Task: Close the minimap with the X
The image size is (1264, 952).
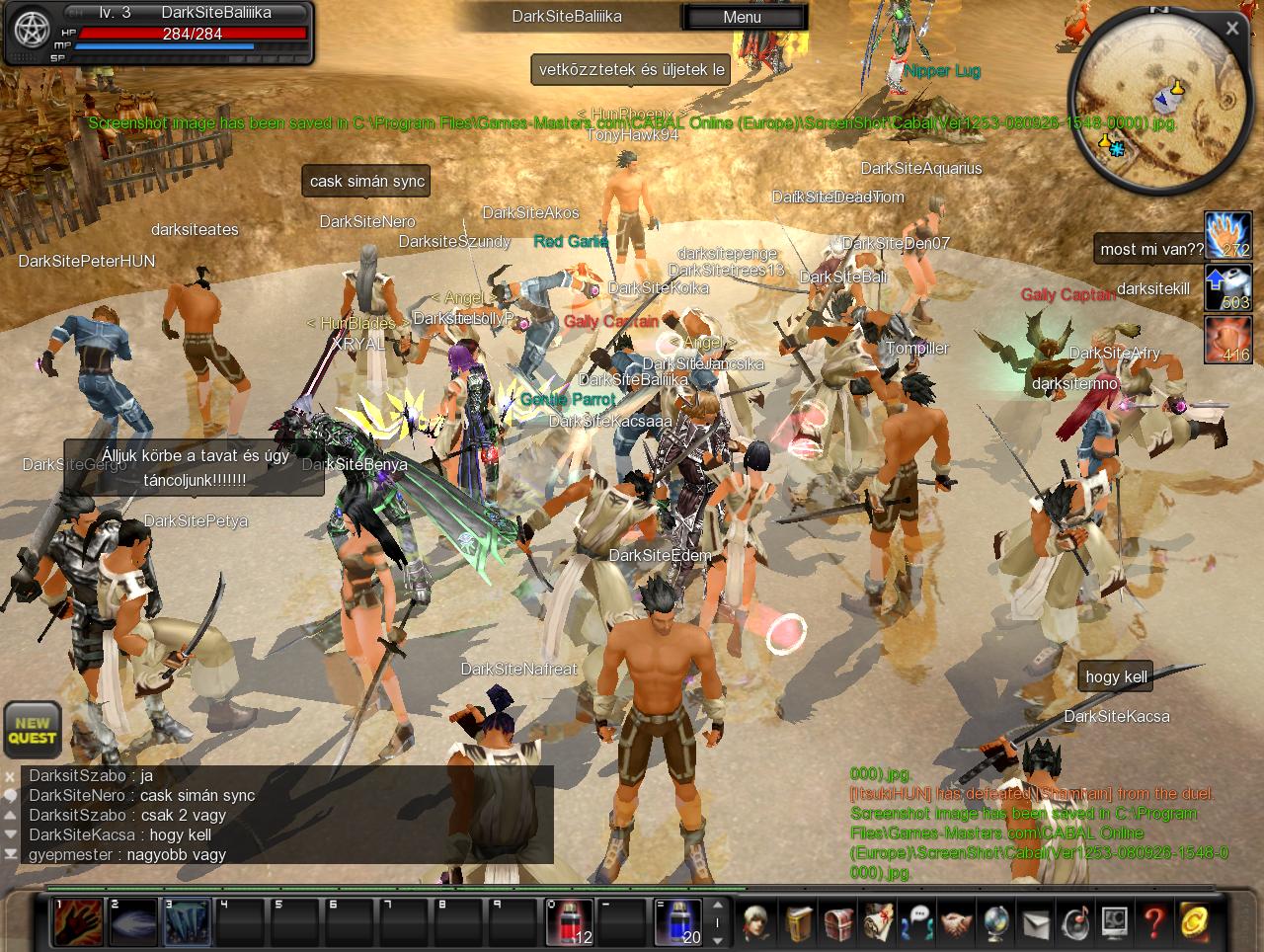Action: 1232,29
